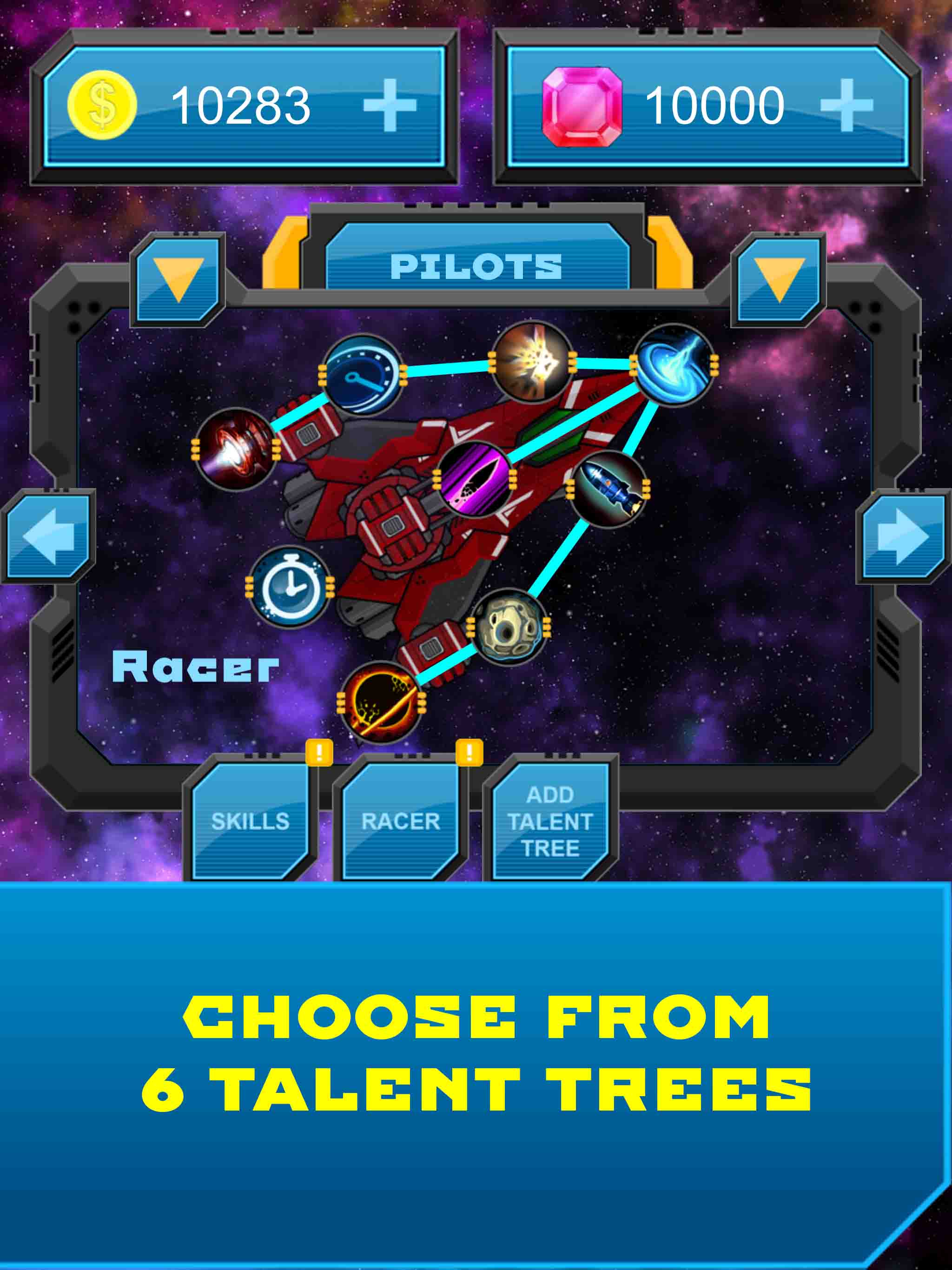
Task: Select the blue rocket talent node
Action: click(608, 489)
